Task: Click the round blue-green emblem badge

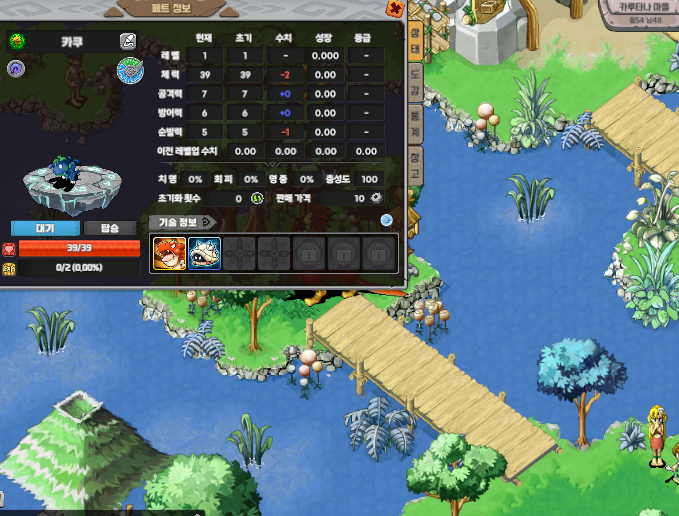Action: point(130,70)
